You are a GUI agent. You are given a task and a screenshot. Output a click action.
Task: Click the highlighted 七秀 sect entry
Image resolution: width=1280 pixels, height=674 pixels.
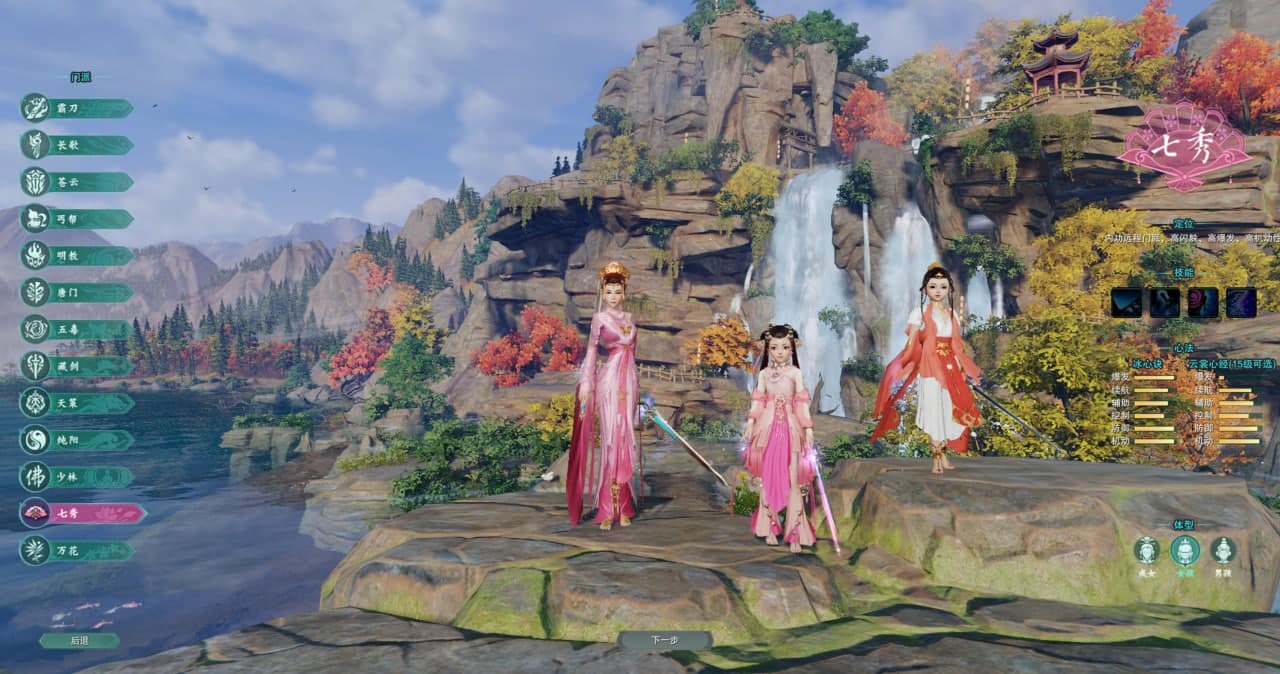tap(82, 514)
